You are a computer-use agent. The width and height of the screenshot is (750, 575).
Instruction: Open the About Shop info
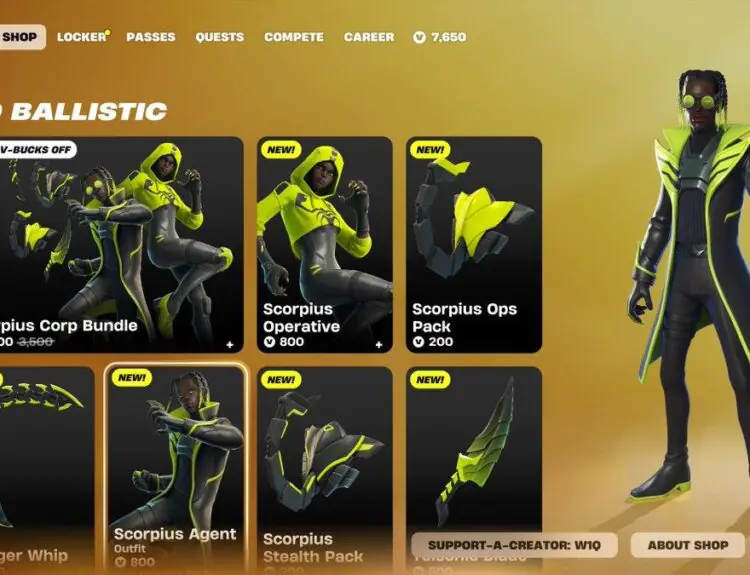[688, 545]
